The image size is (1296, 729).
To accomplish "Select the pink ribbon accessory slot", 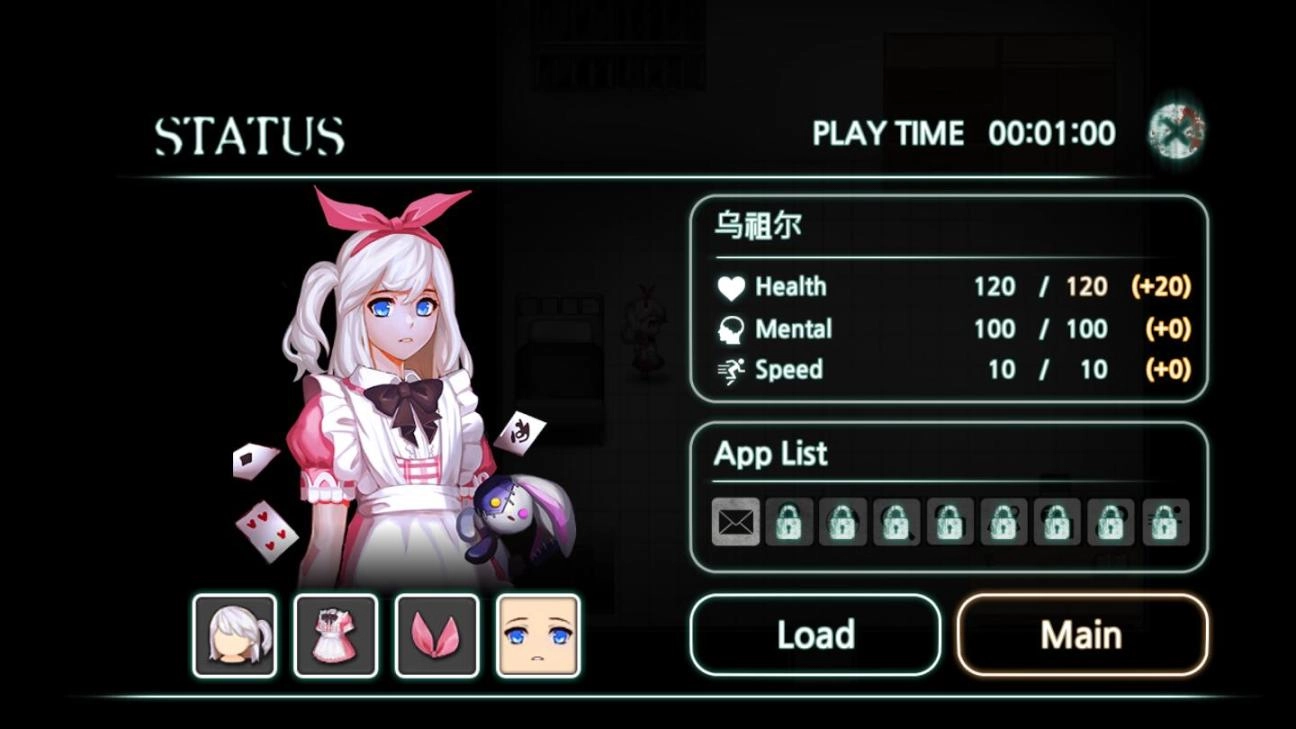I will [437, 636].
